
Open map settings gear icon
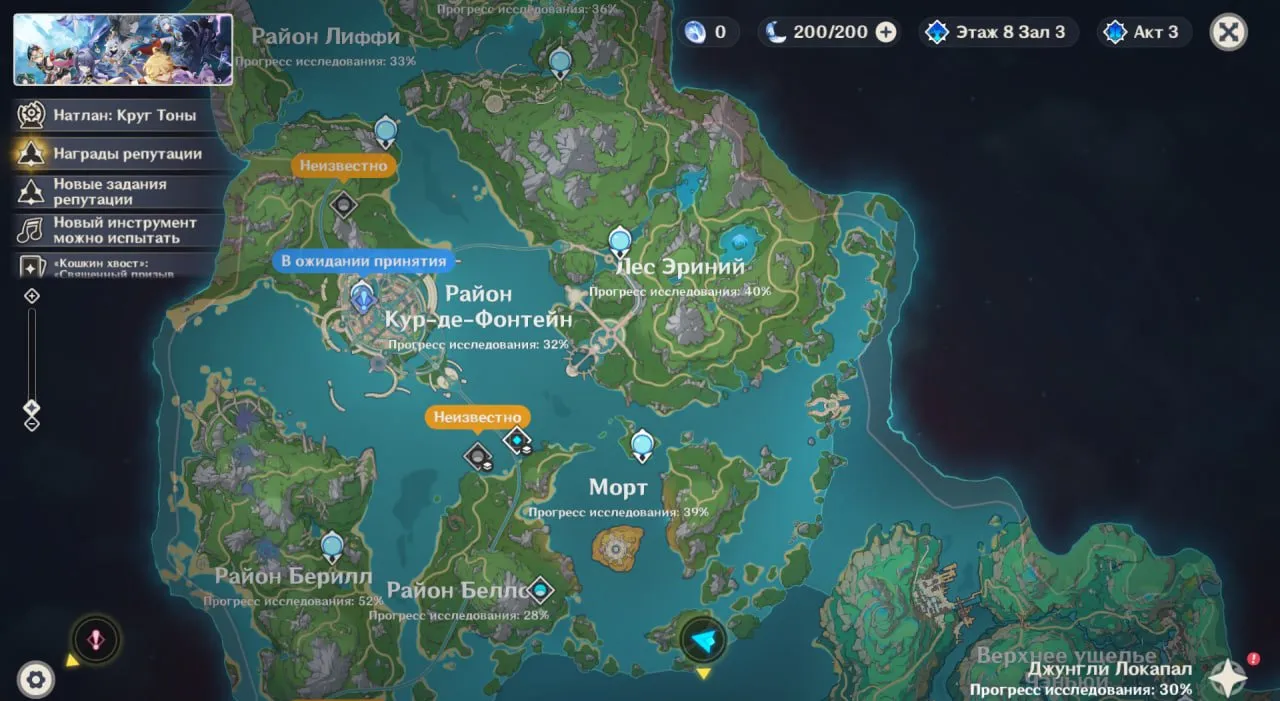pyautogui.click(x=37, y=680)
